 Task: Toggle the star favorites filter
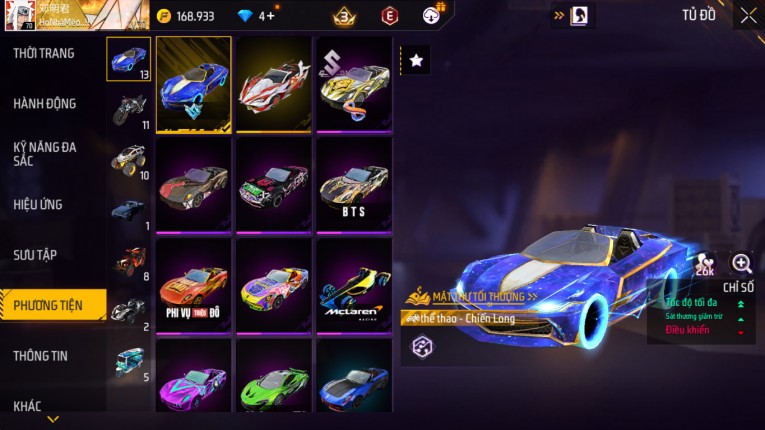tap(416, 61)
